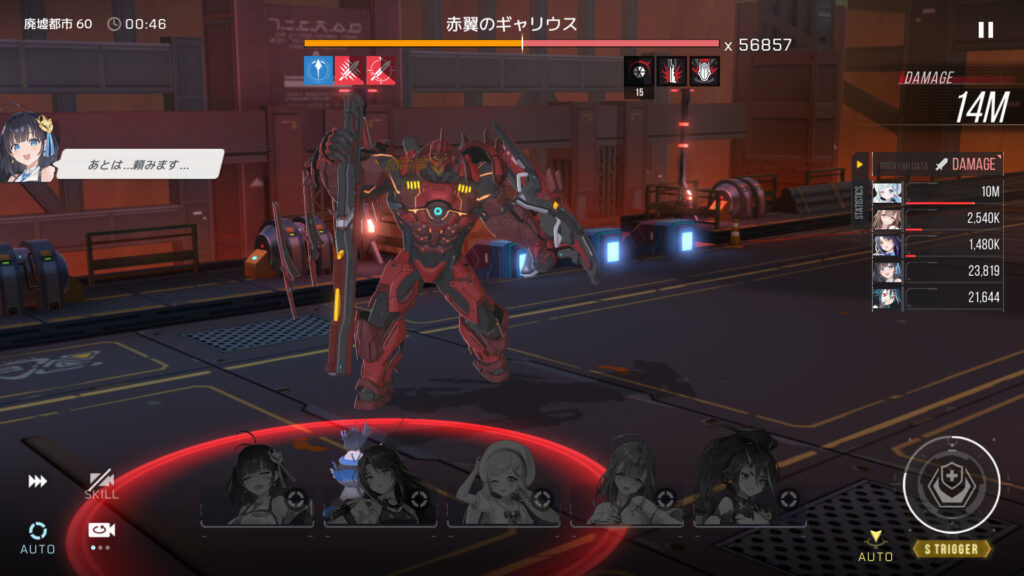Viewport: 1024px width, 576px height.
Task: Select the Damage statistics tab
Action: 966,164
